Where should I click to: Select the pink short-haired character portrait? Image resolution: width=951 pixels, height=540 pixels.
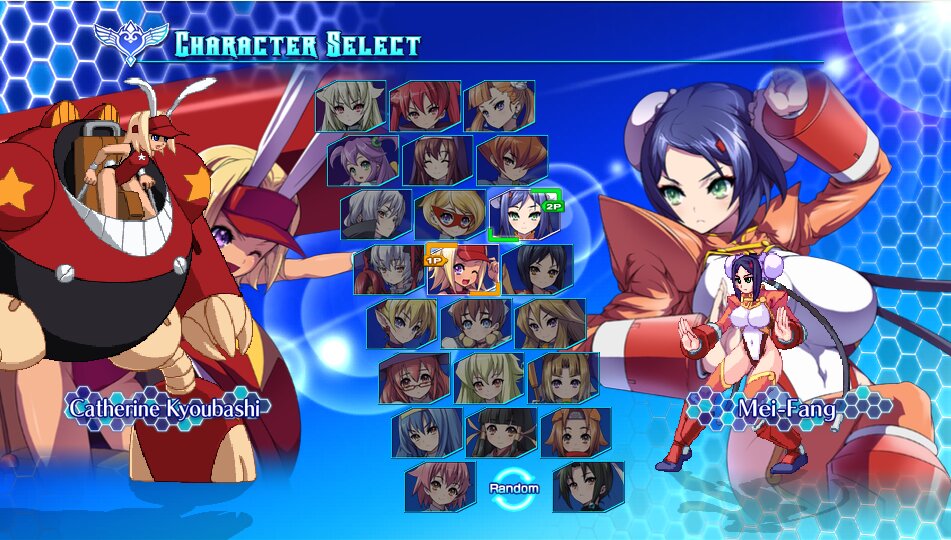[x=440, y=486]
